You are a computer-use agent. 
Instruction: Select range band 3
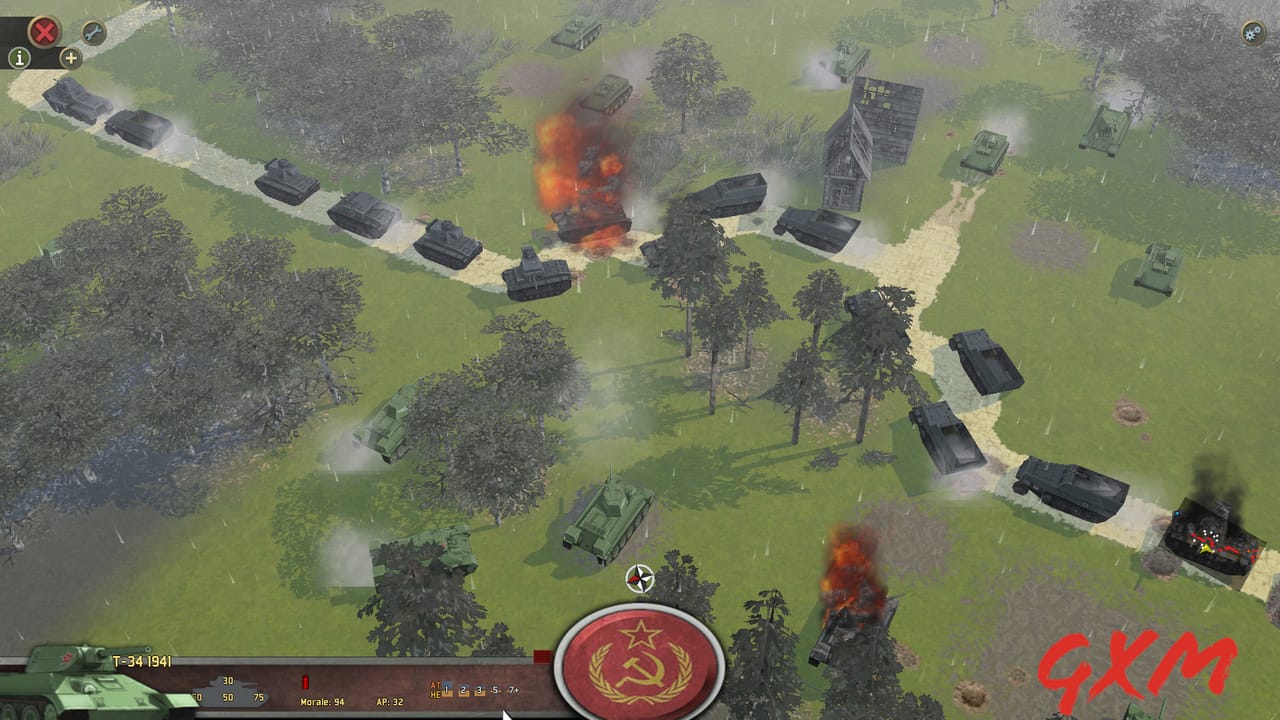[480, 690]
